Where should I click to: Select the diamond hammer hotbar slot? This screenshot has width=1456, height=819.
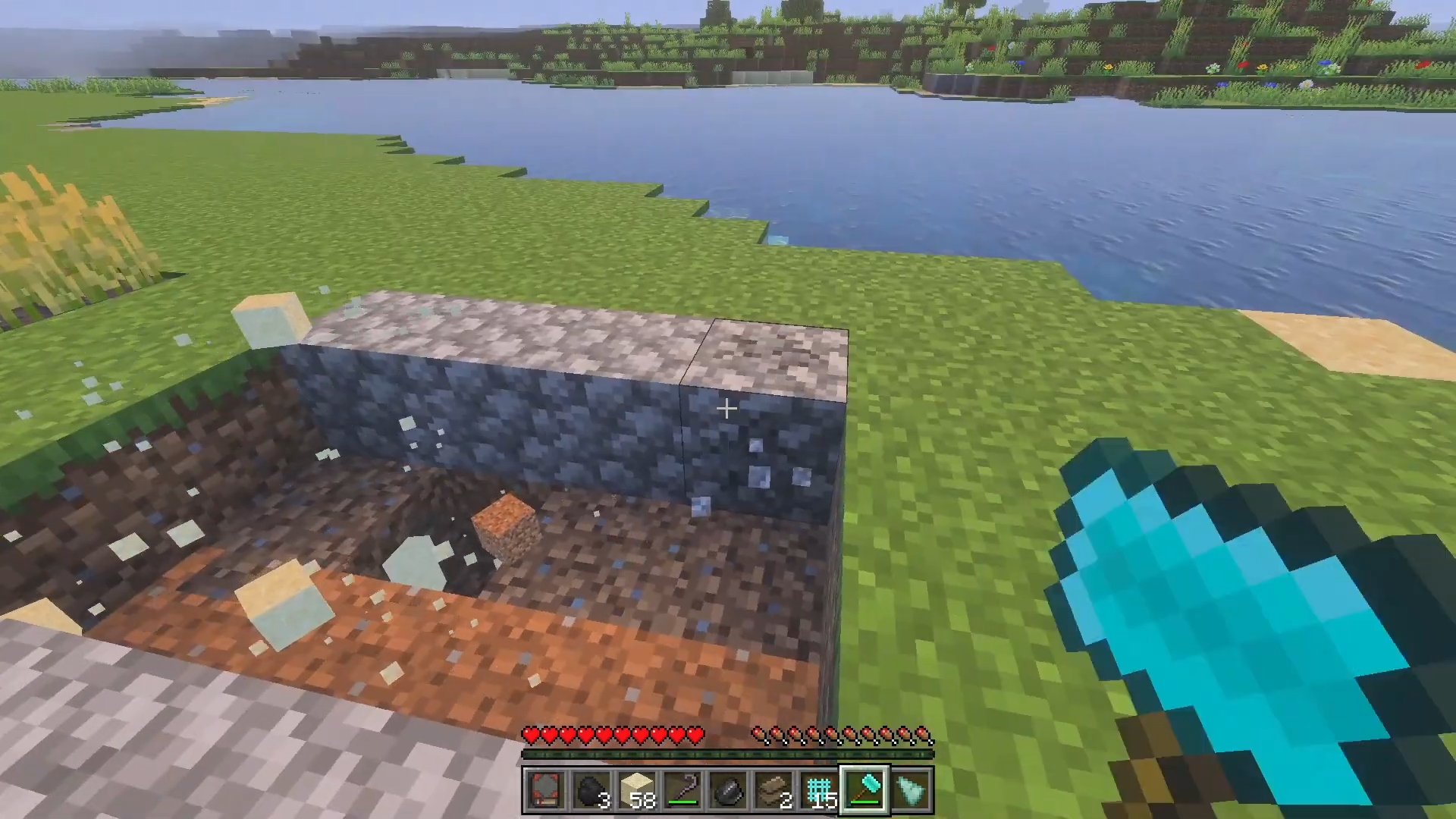click(x=864, y=791)
